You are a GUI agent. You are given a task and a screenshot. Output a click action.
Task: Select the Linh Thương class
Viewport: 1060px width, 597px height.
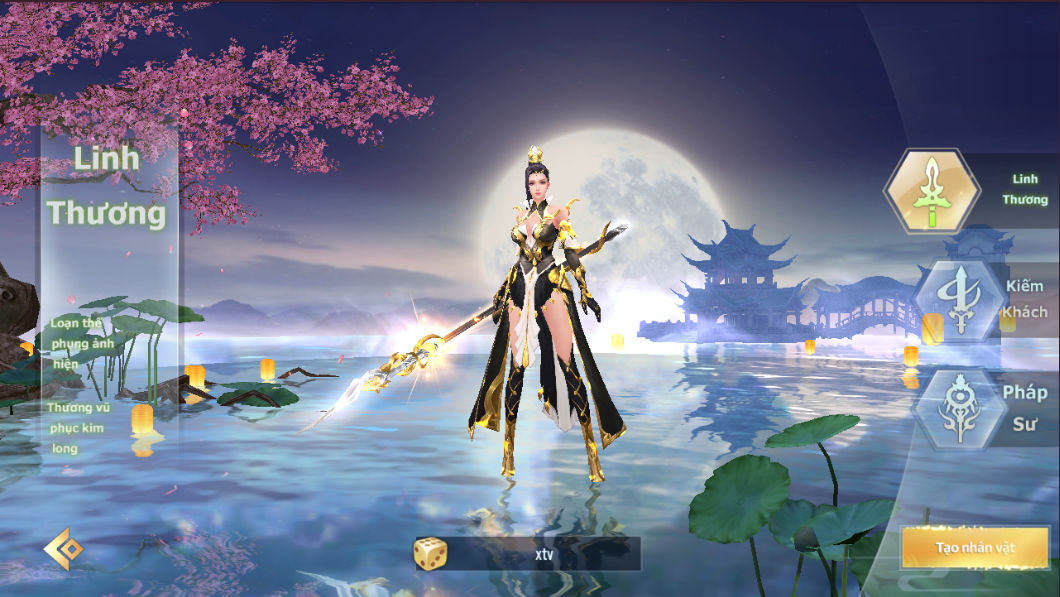pos(932,191)
